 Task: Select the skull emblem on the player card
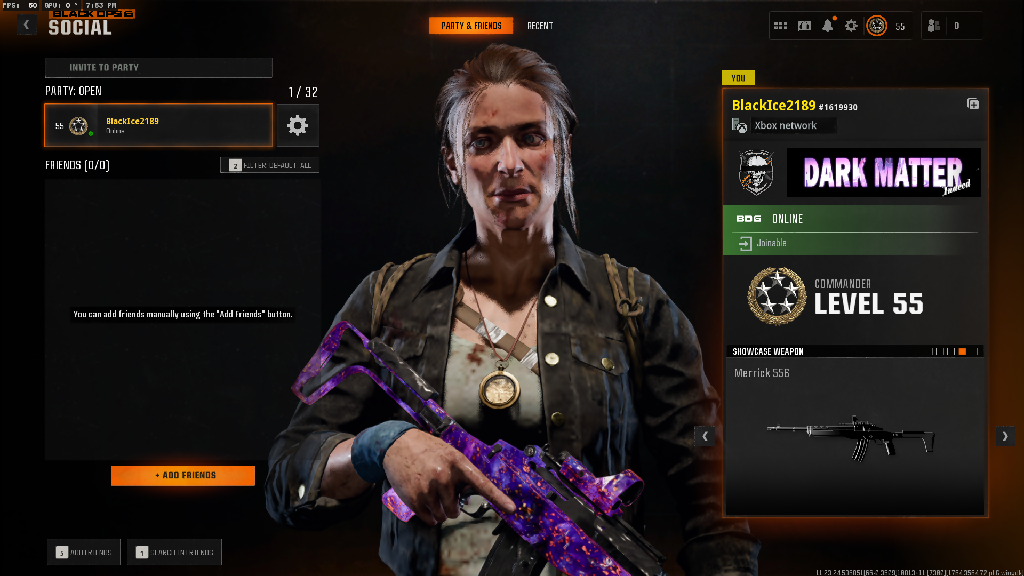tap(754, 172)
